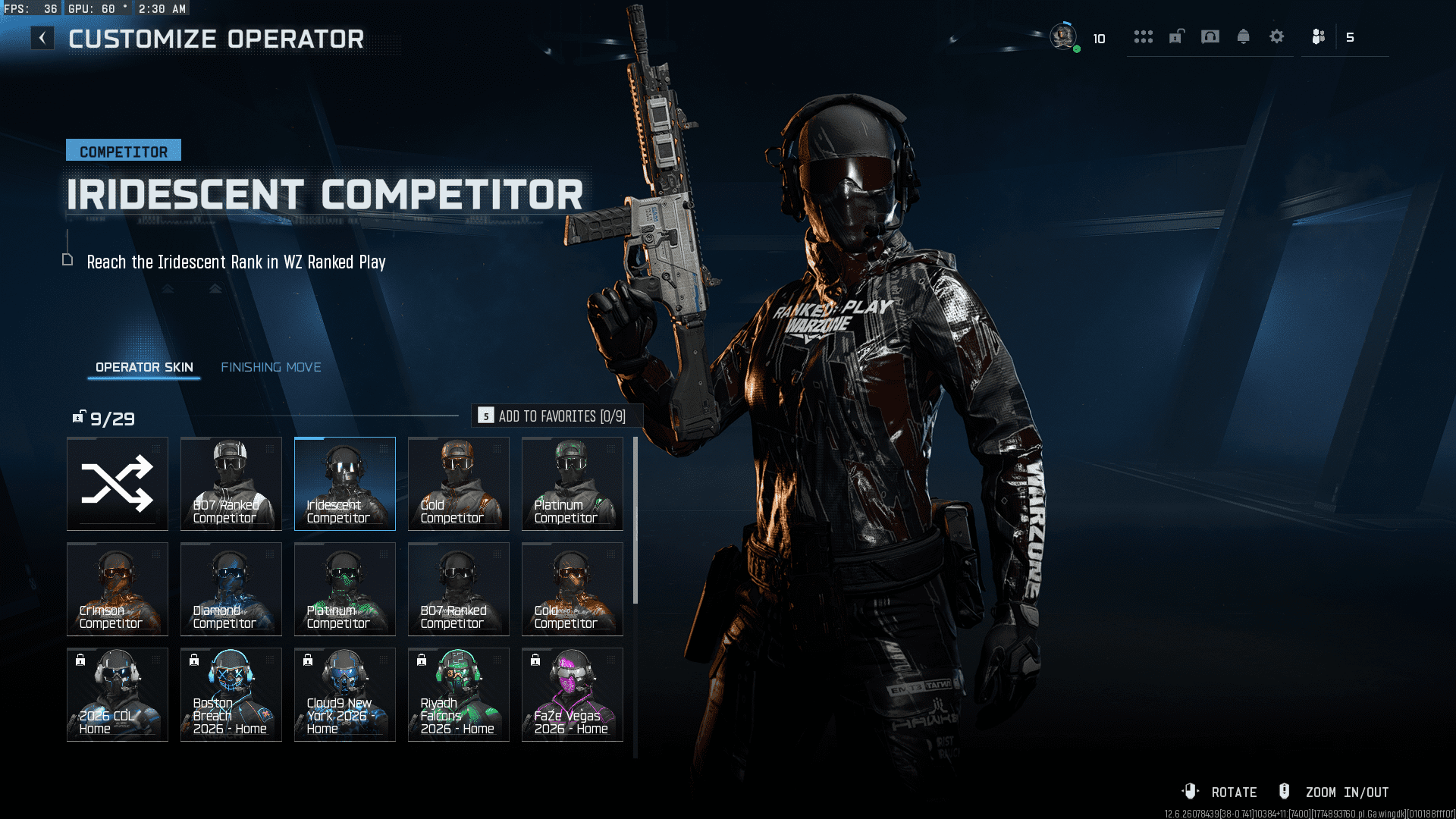Select the Operator Skin tab

(x=143, y=366)
